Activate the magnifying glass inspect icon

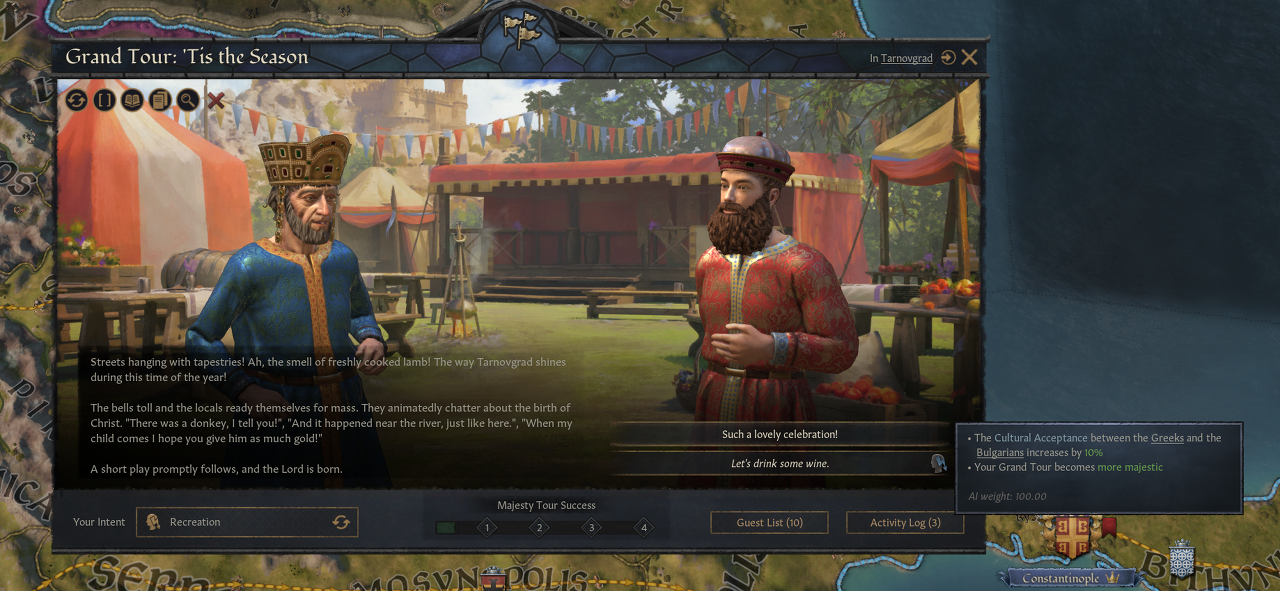click(188, 100)
